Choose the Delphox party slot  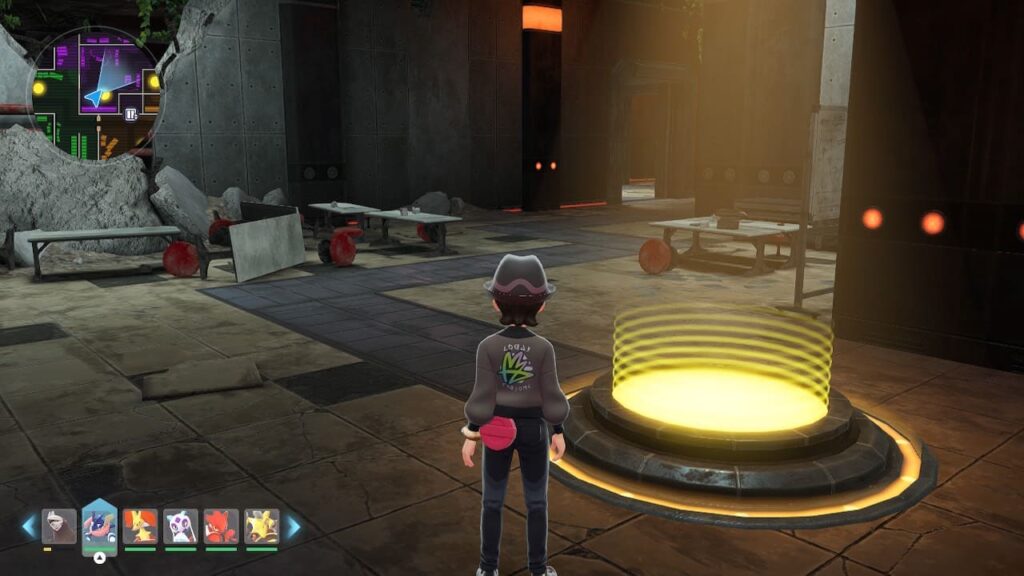(x=140, y=526)
